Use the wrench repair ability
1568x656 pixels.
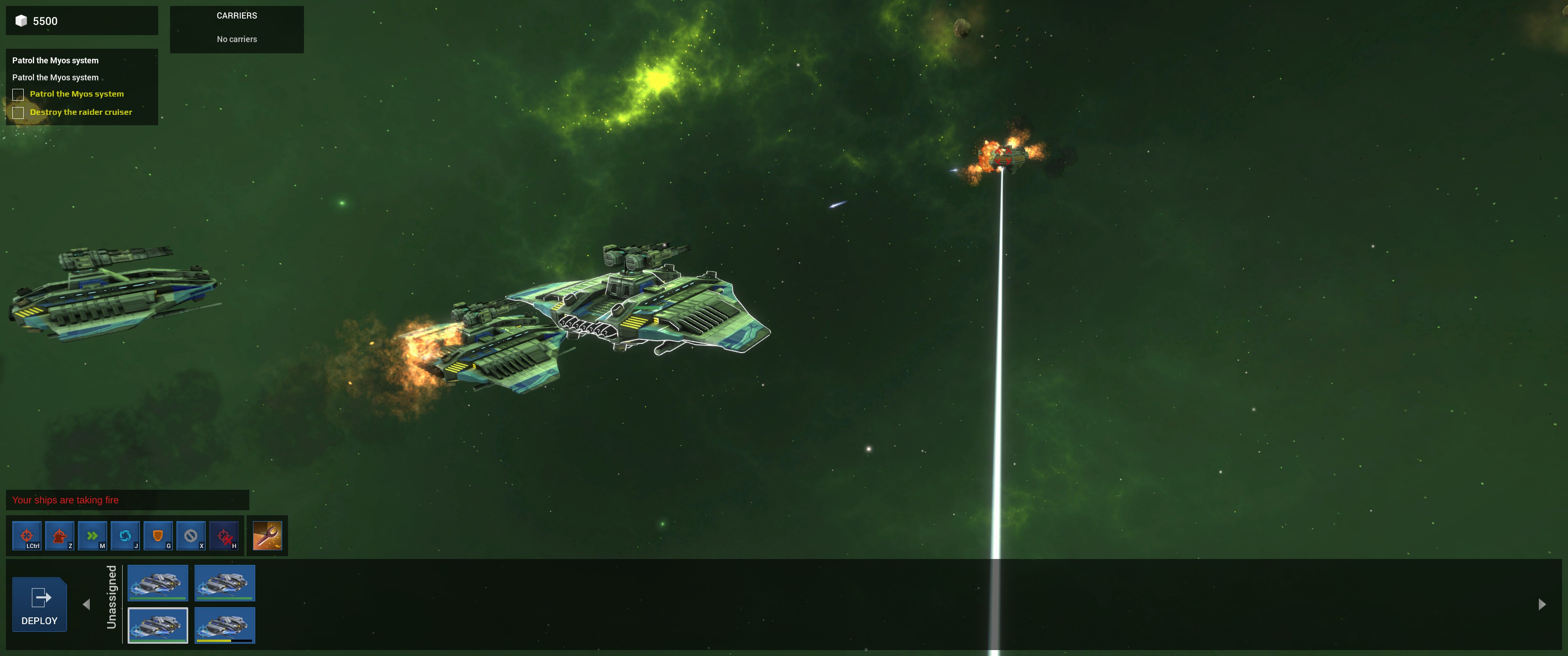(x=267, y=536)
